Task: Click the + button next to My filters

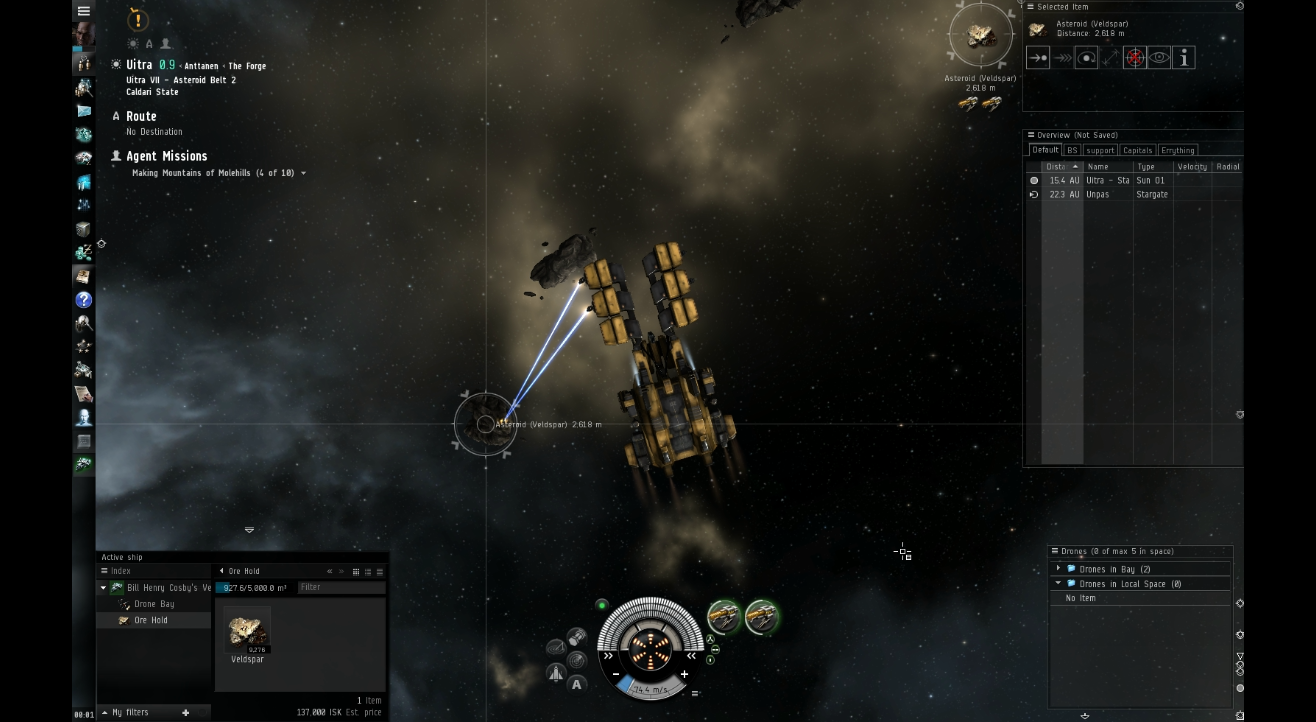Action: pyautogui.click(x=186, y=711)
